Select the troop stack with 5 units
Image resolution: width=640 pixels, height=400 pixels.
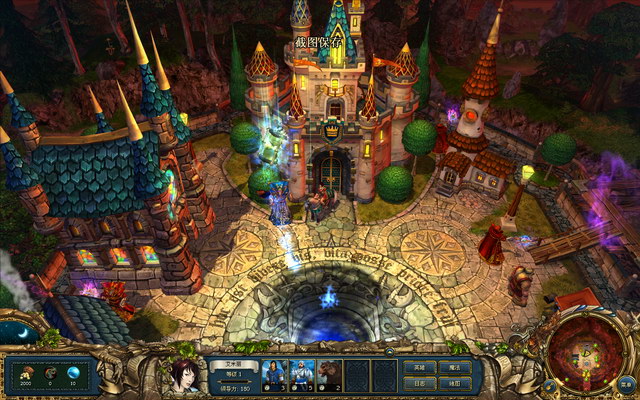[301, 375]
